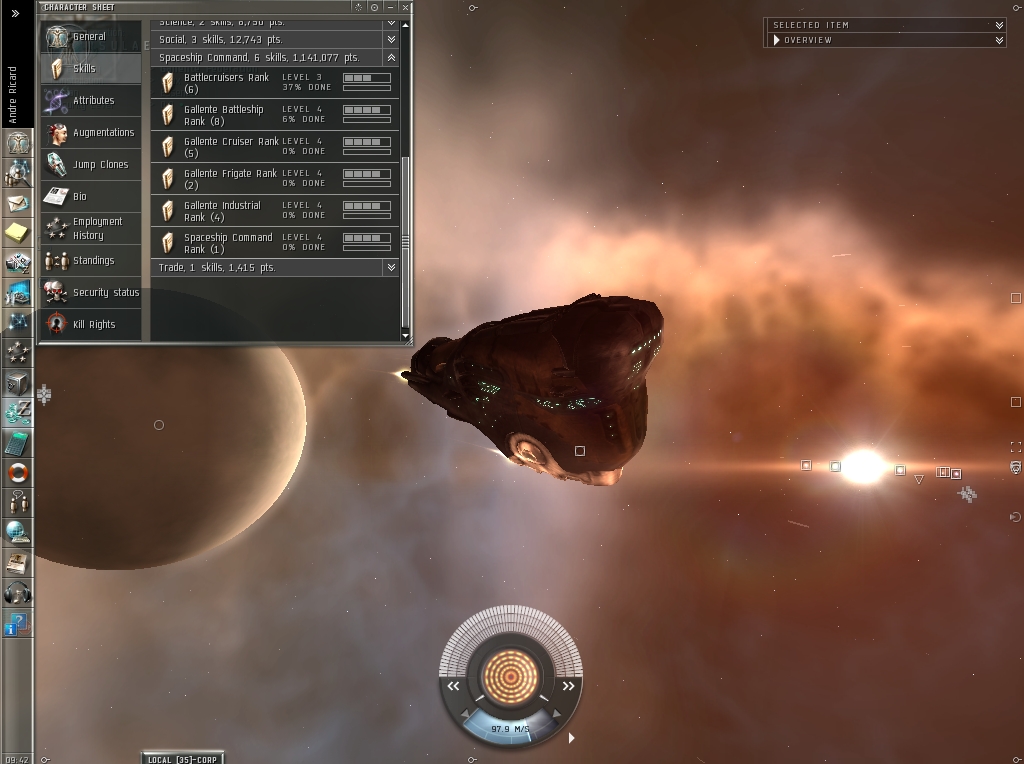Switch to the Attributes section
This screenshot has width=1024, height=764.
[x=93, y=101]
